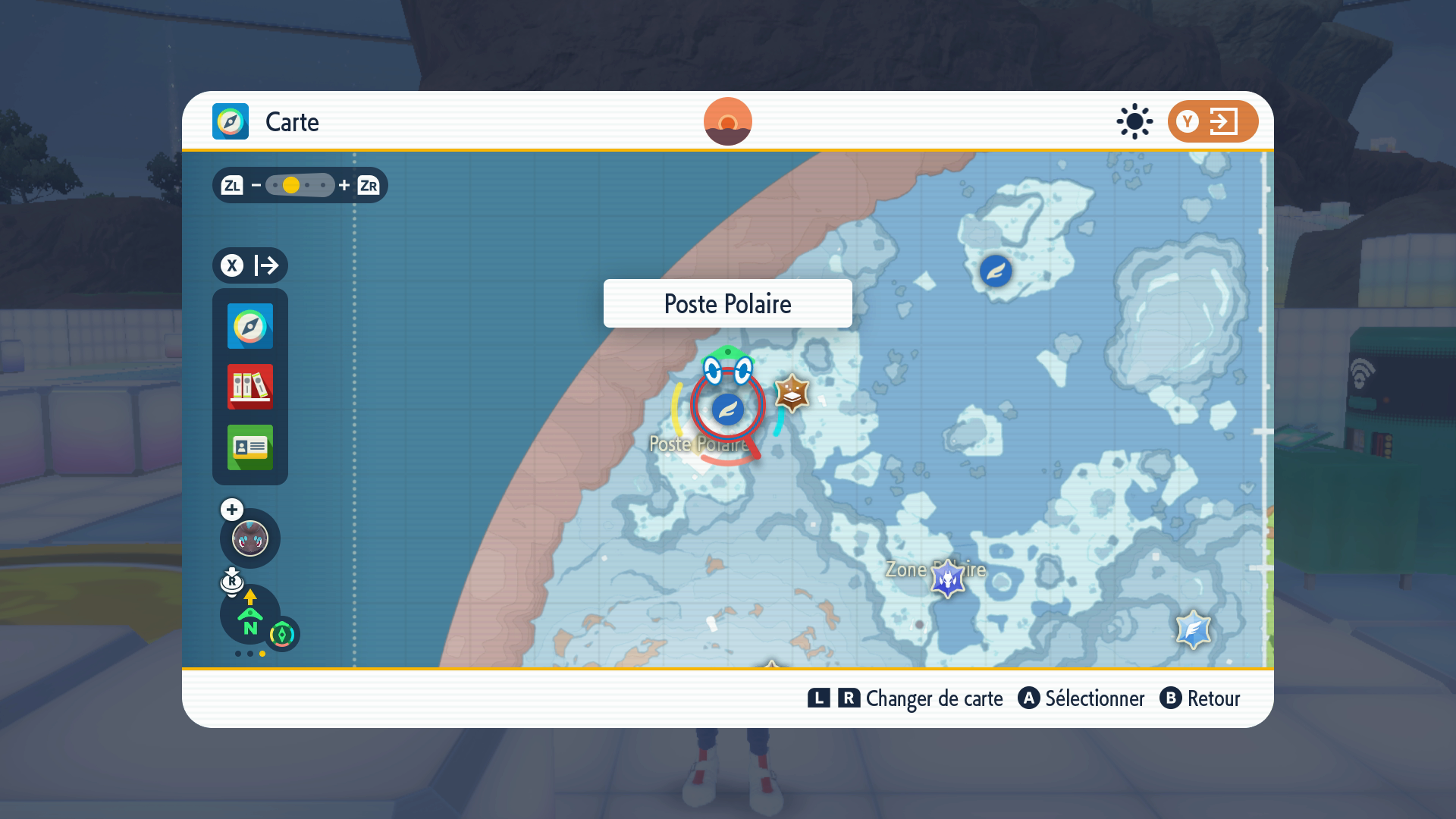The height and width of the screenshot is (819, 1456).
Task: Click the weather icon in the title bar
Action: point(1133,121)
